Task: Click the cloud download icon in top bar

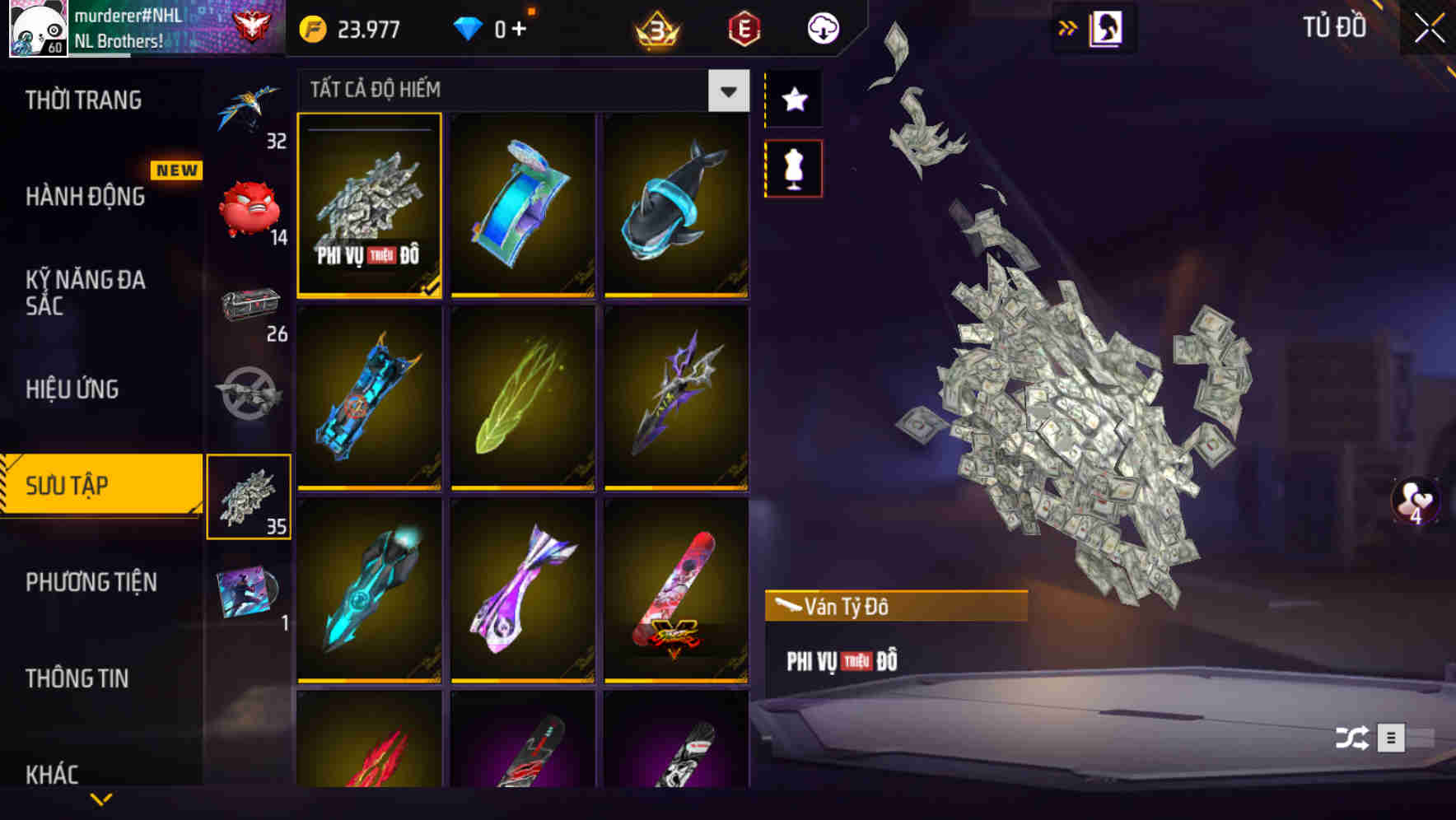Action: pyautogui.click(x=822, y=27)
